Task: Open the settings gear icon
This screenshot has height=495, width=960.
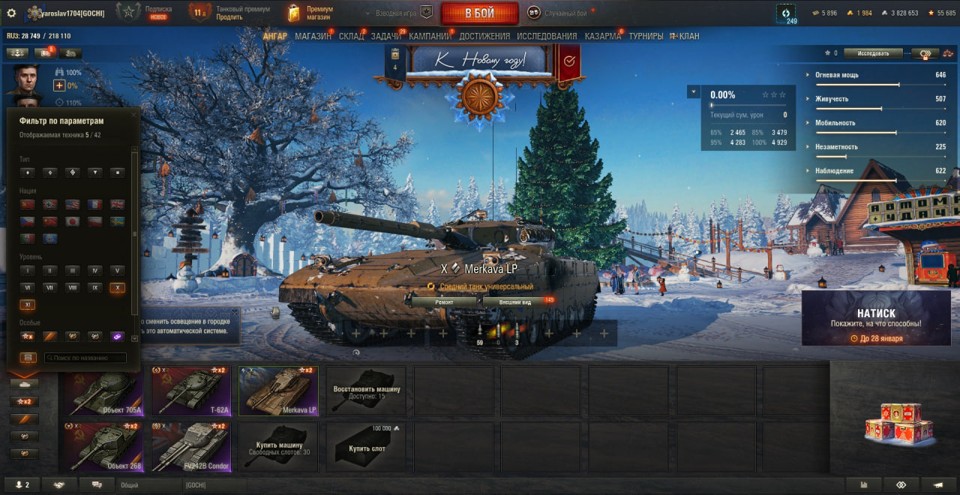Action: click(12, 12)
